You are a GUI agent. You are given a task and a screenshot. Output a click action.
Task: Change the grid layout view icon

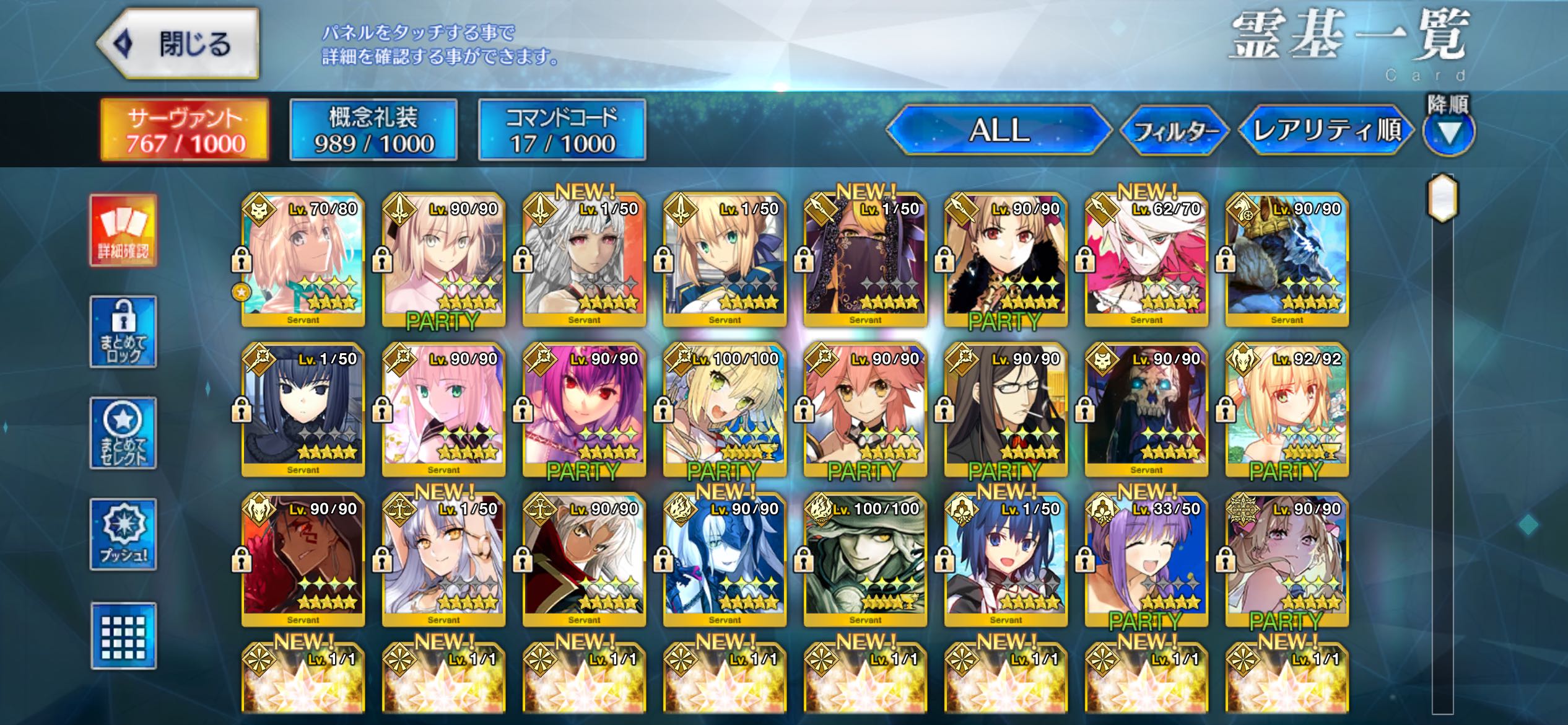pos(123,636)
